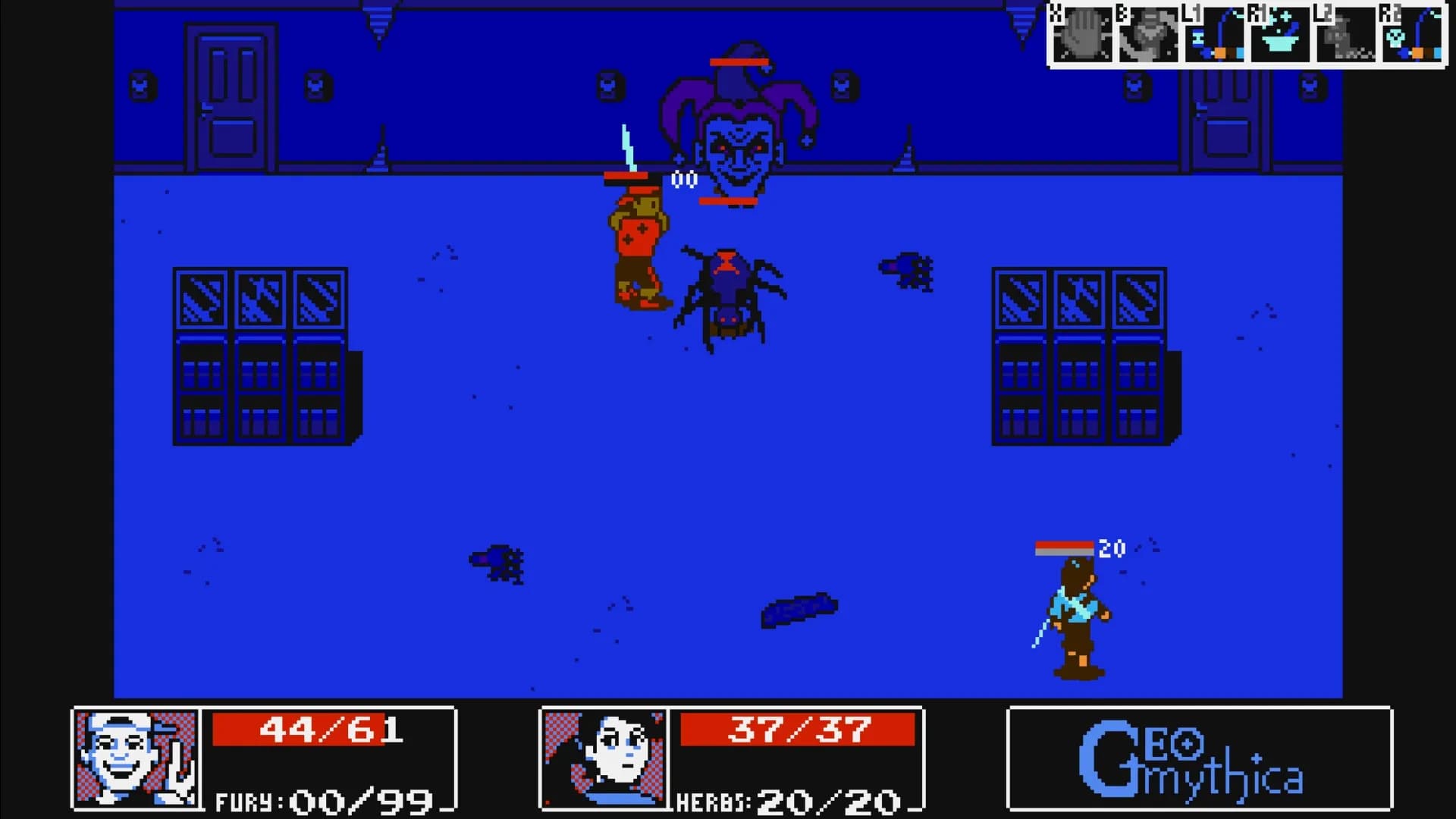Screen dimensions: 1456x819
Task: Use the healing bowl in the R1 slot
Action: click(1279, 34)
